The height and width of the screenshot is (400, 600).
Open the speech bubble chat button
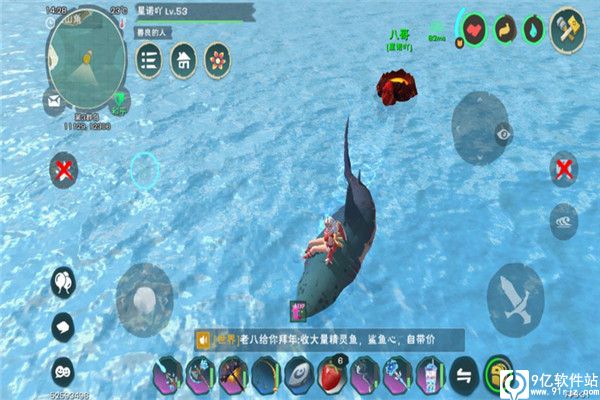tap(63, 325)
